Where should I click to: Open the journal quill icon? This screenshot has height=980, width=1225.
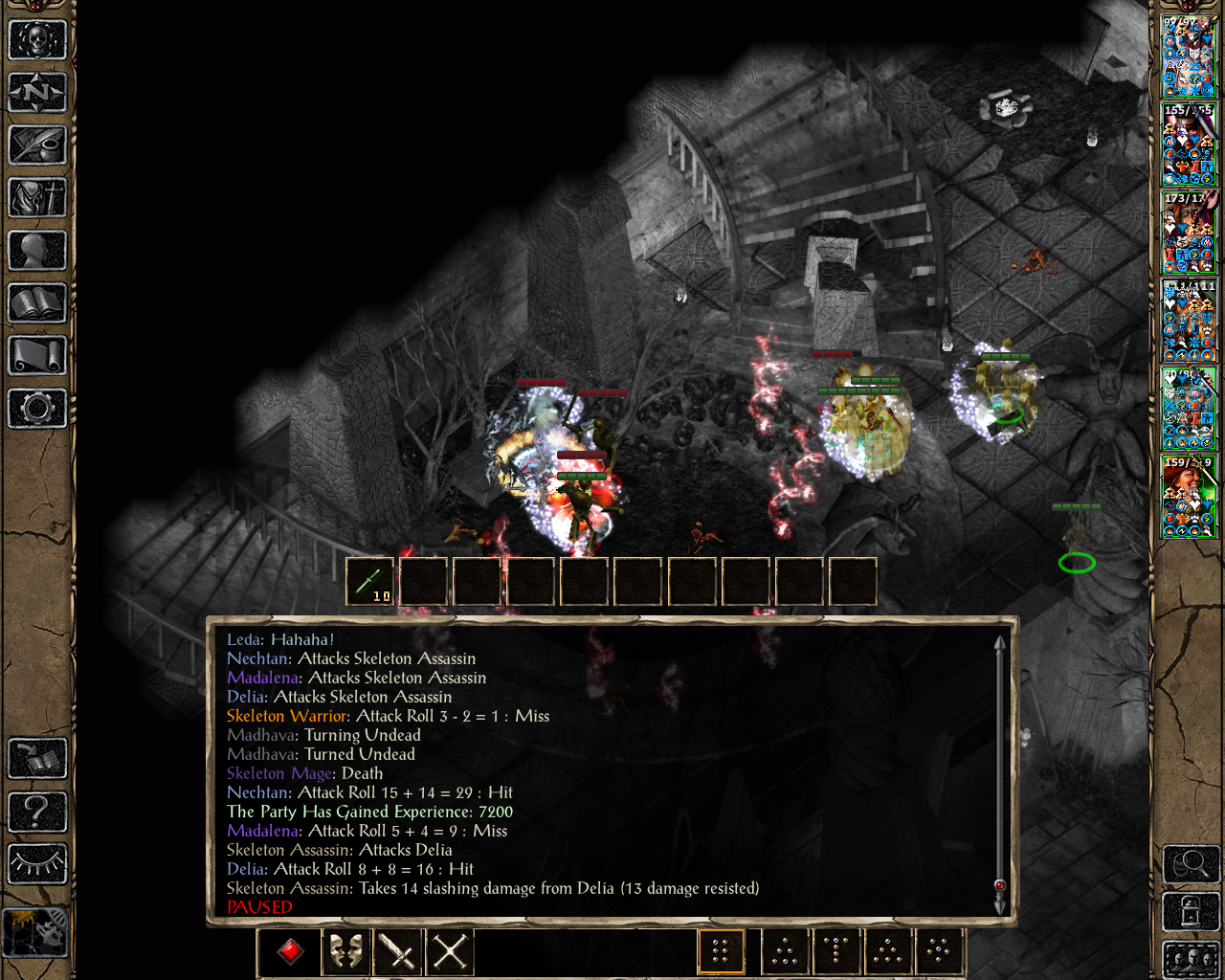37,145
